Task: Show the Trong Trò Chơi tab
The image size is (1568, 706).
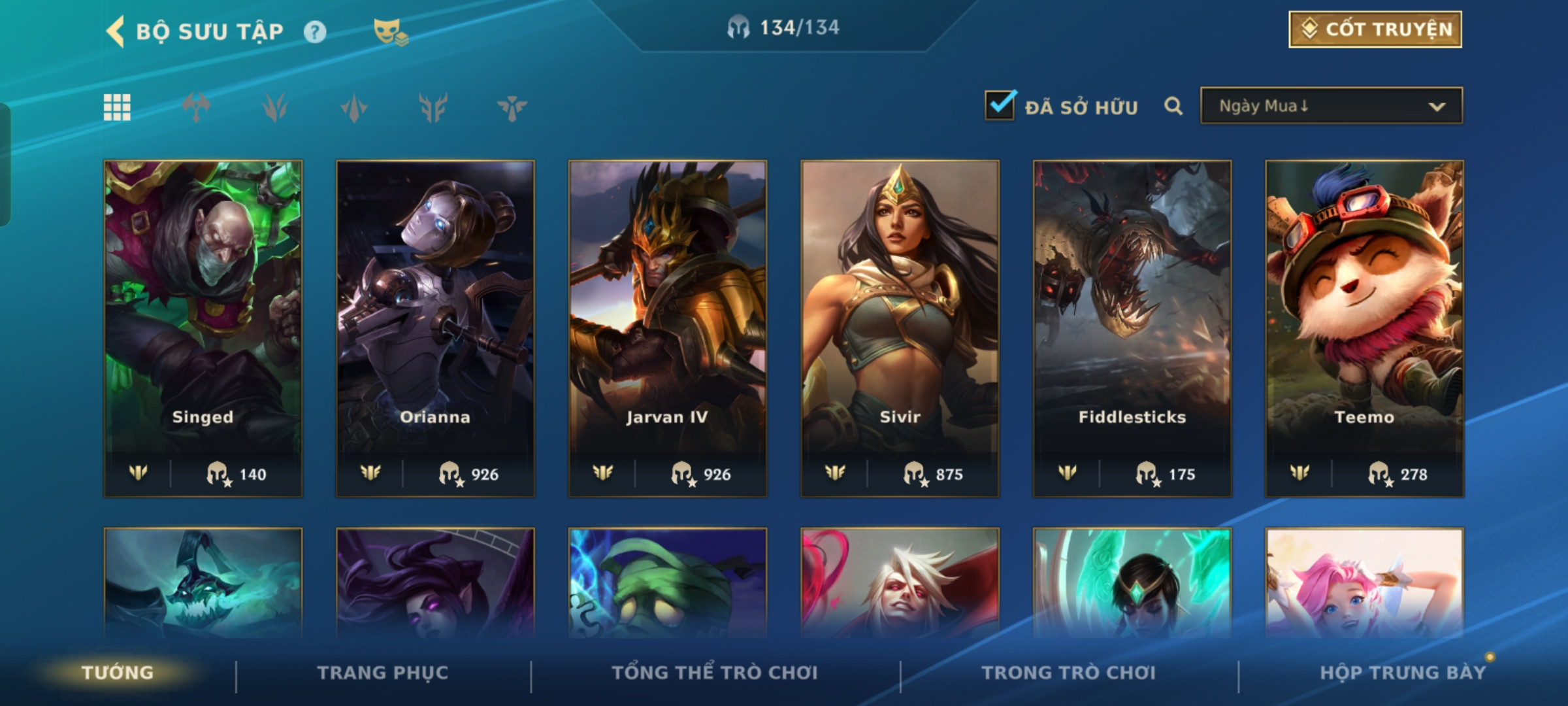Action: tap(1068, 673)
